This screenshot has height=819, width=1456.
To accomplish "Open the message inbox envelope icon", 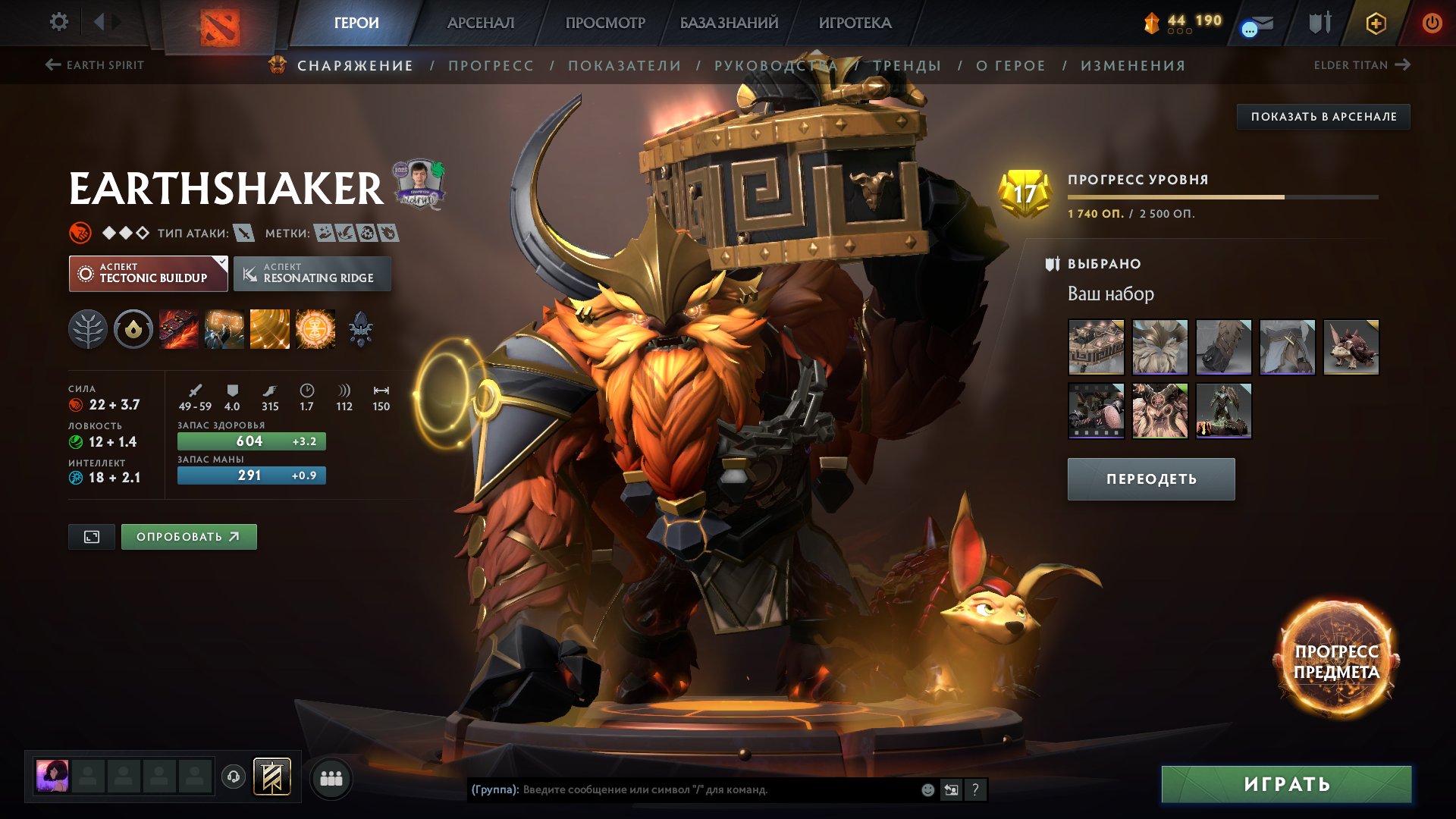I will tap(1258, 24).
